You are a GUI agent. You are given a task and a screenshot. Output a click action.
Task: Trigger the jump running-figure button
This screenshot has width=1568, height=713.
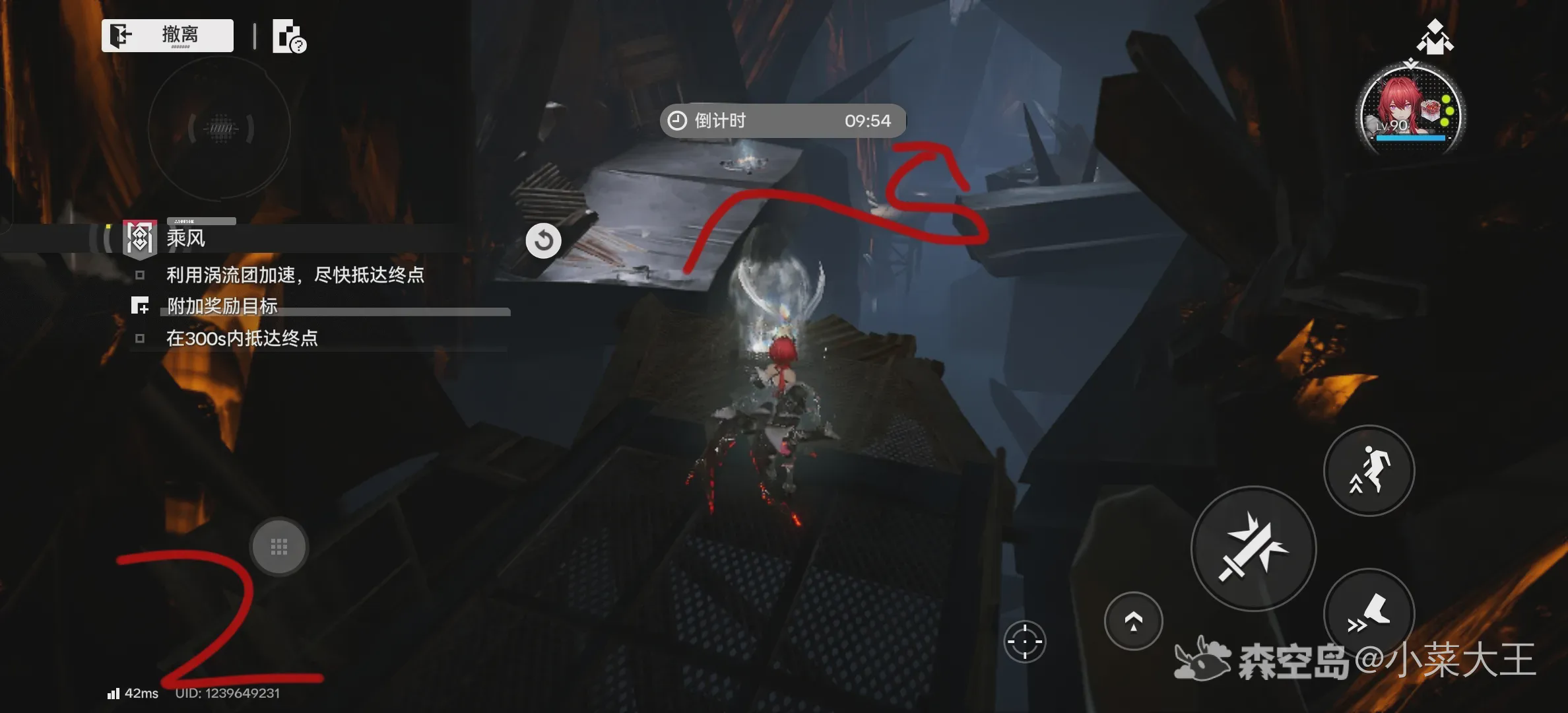[x=1369, y=470]
